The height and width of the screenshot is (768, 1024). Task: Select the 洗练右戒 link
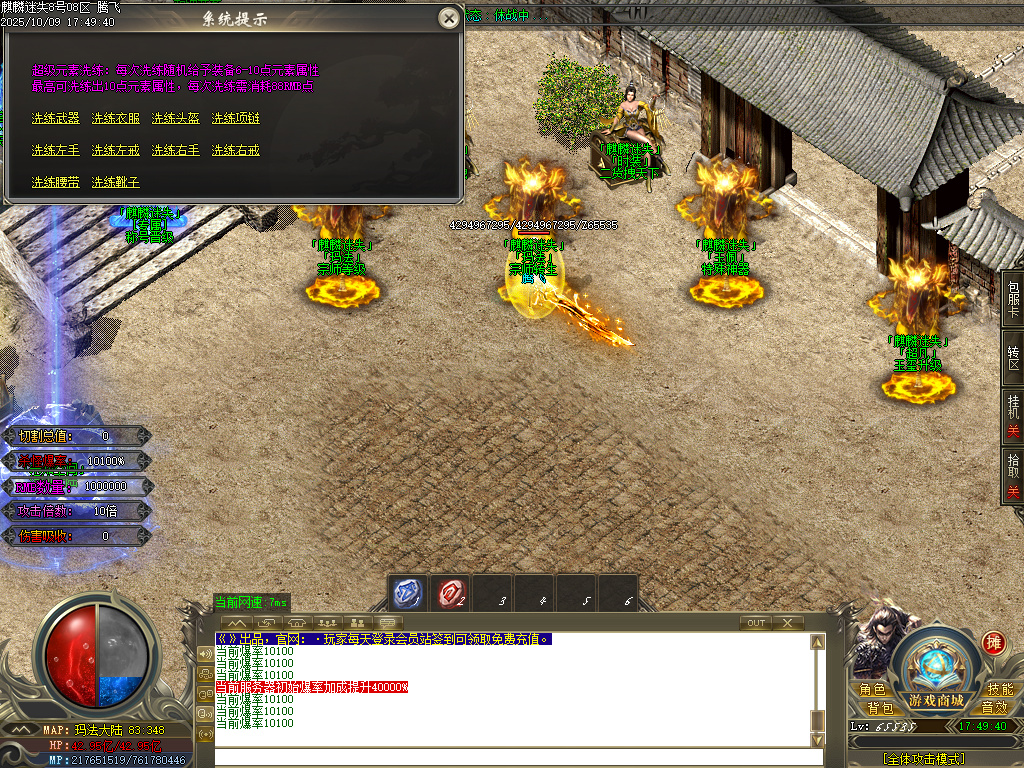(236, 150)
